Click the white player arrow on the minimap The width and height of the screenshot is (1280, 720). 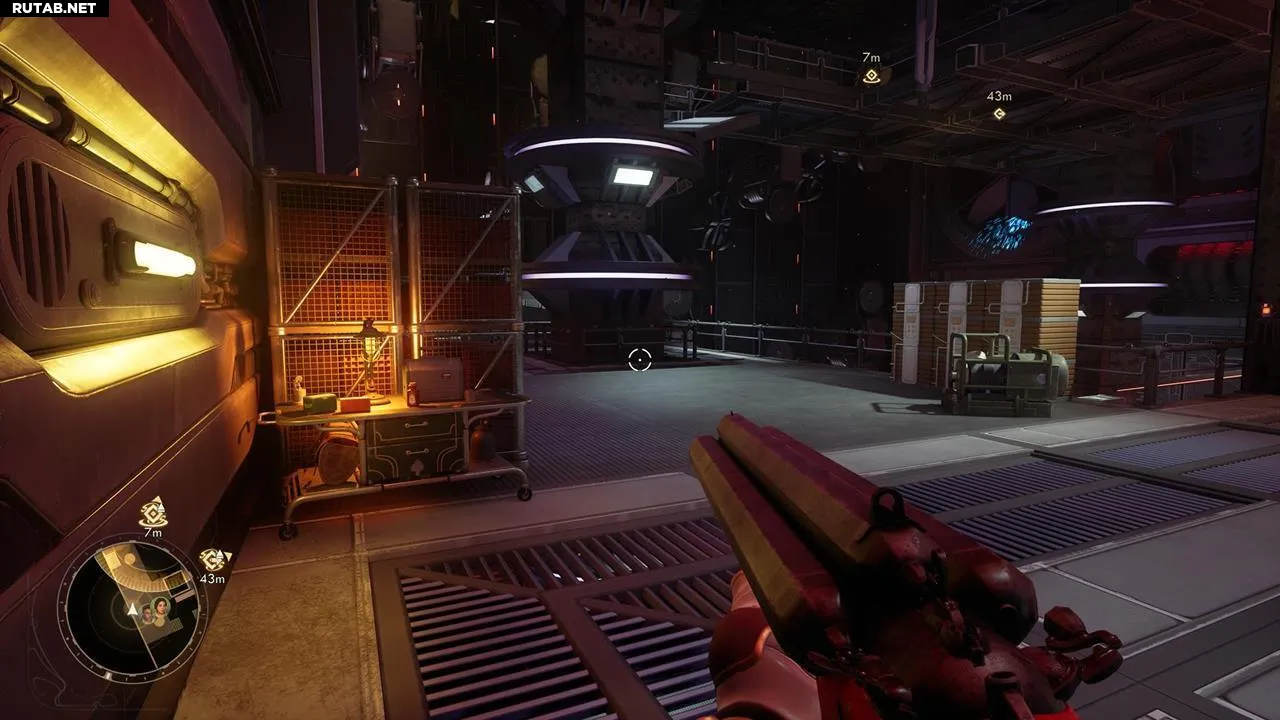133,608
